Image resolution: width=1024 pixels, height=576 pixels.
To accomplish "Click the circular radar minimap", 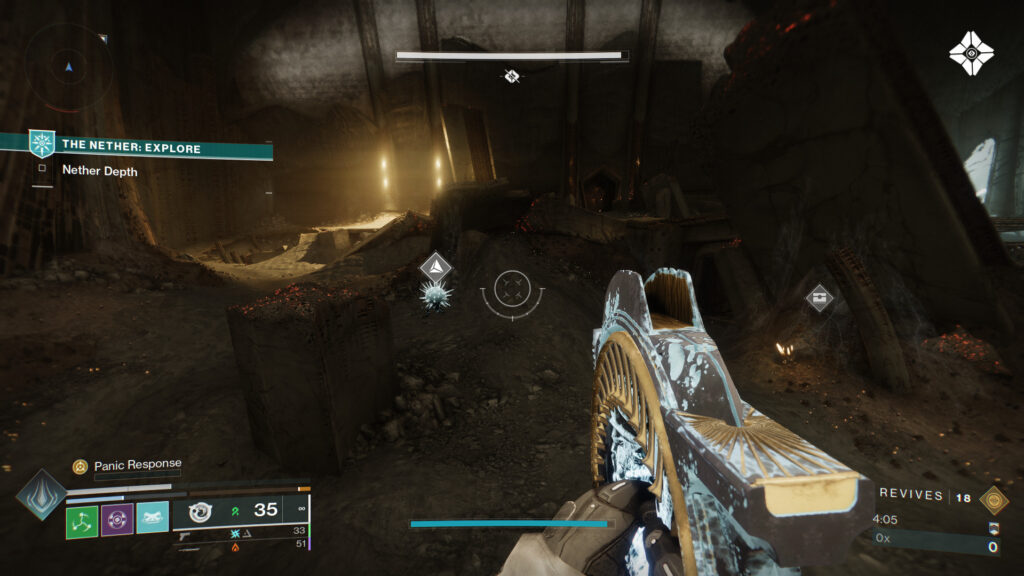I will point(69,66).
